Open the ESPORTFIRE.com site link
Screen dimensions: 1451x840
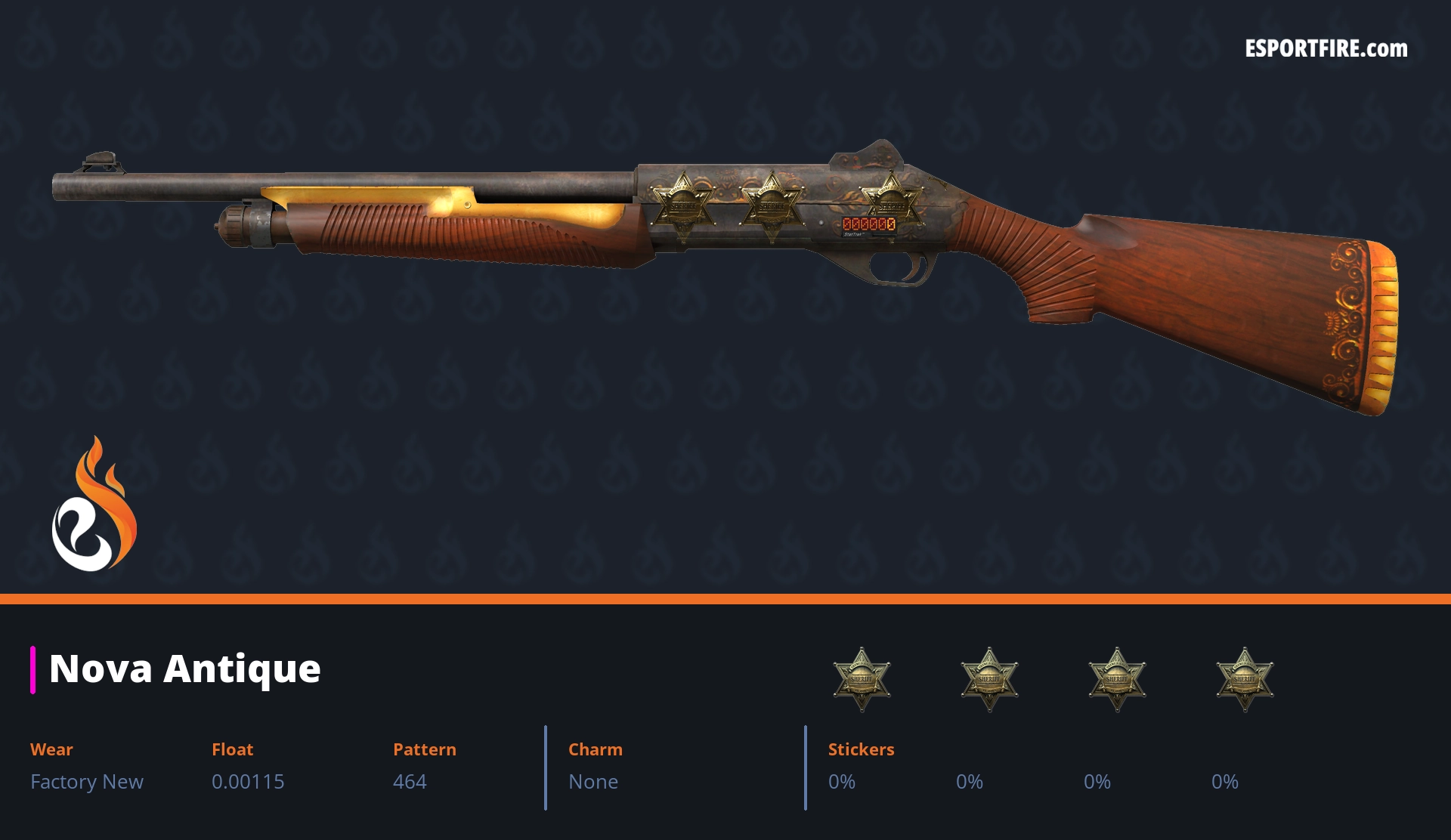[1326, 49]
